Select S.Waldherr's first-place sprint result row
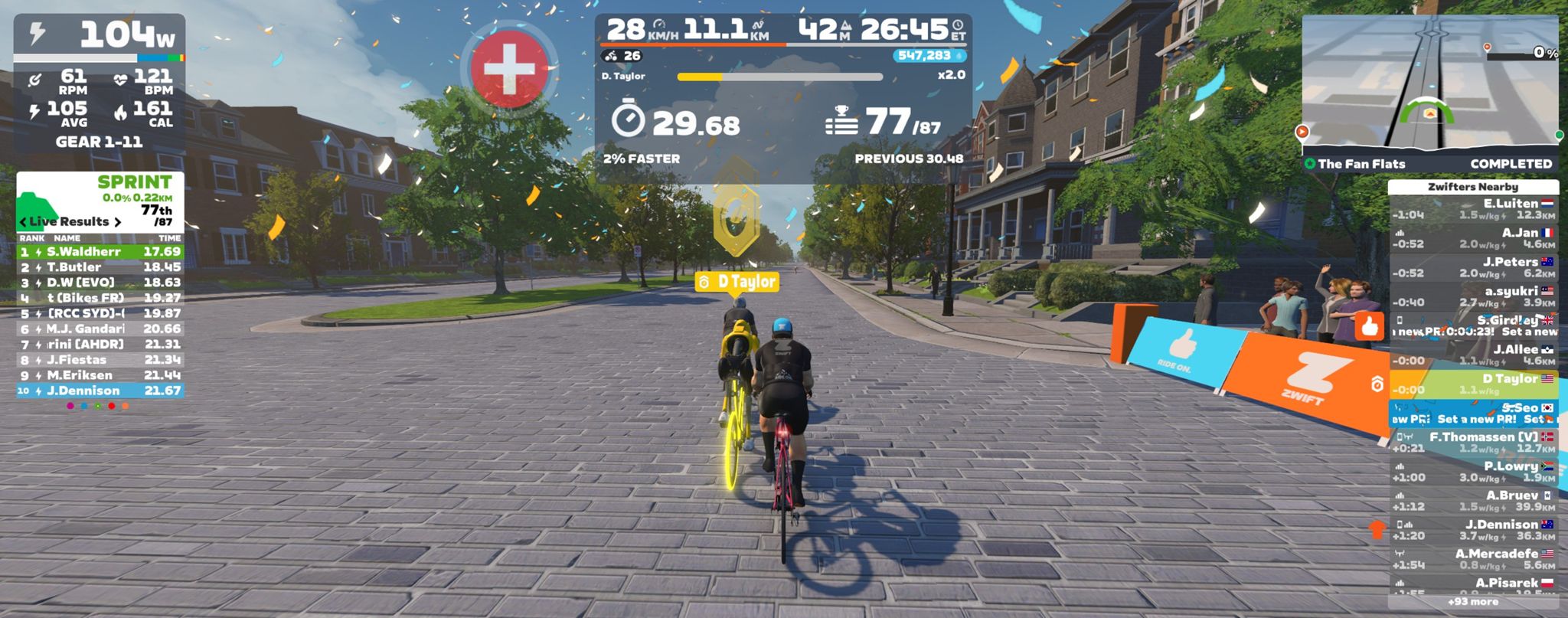 pos(100,251)
